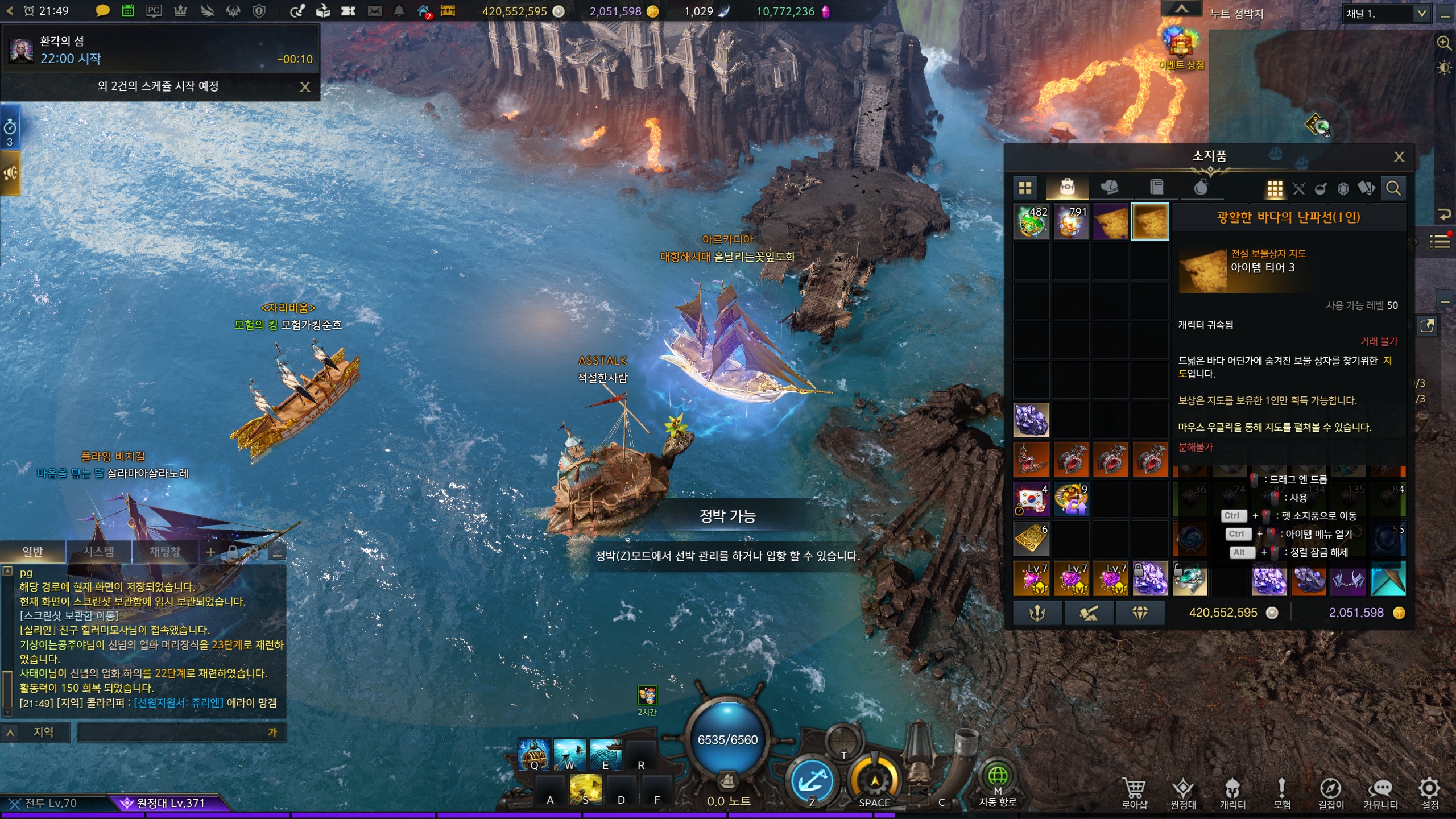Close the 소지품 inventory window
Screen dimensions: 1456x819
click(1399, 157)
